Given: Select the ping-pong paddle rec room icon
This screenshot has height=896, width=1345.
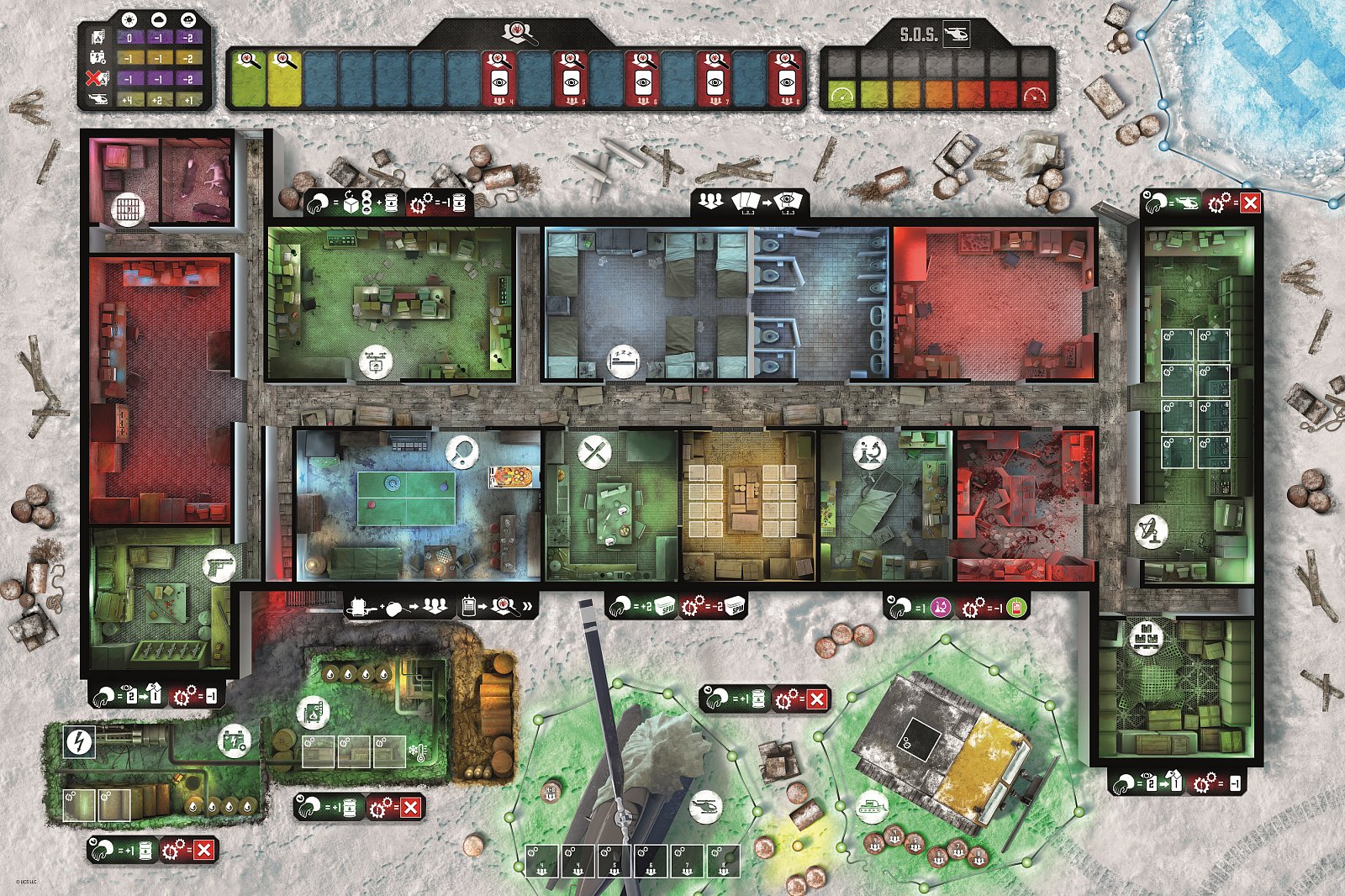Looking at the screenshot, I should [x=462, y=451].
